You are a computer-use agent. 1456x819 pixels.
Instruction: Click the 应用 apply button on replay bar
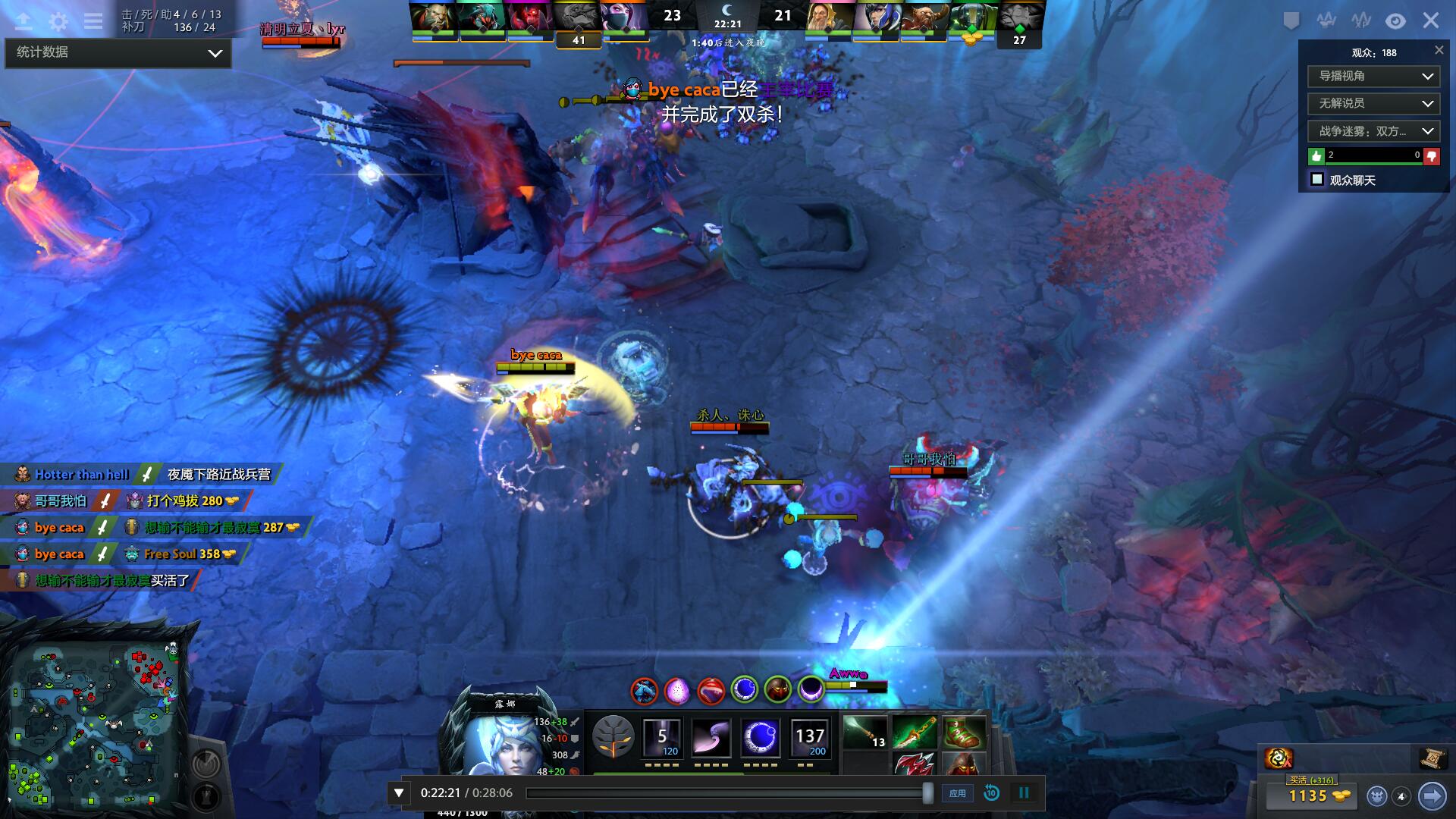(x=958, y=792)
